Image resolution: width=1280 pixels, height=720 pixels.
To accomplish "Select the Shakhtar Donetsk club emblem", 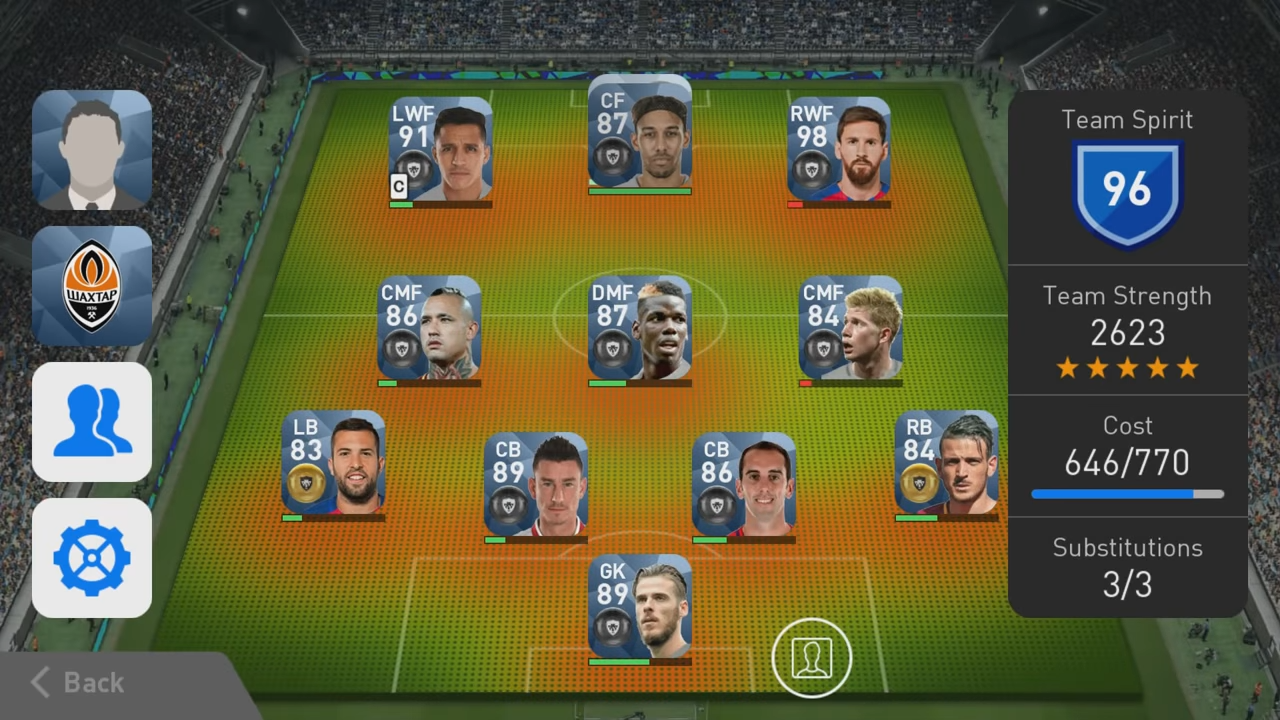I will coord(91,285).
